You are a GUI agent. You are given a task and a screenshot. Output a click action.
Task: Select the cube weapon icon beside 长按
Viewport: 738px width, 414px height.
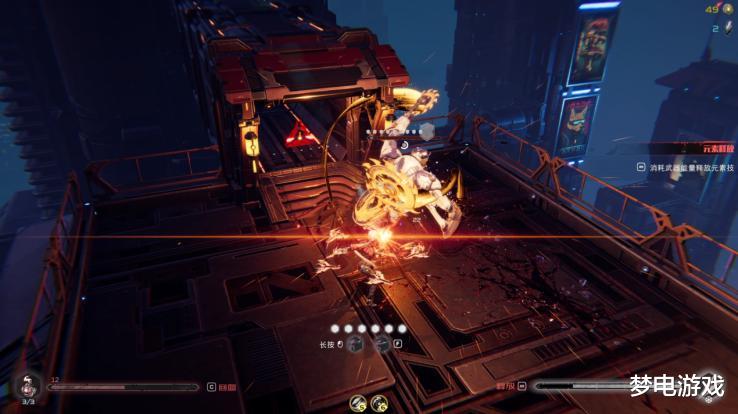tap(356, 343)
